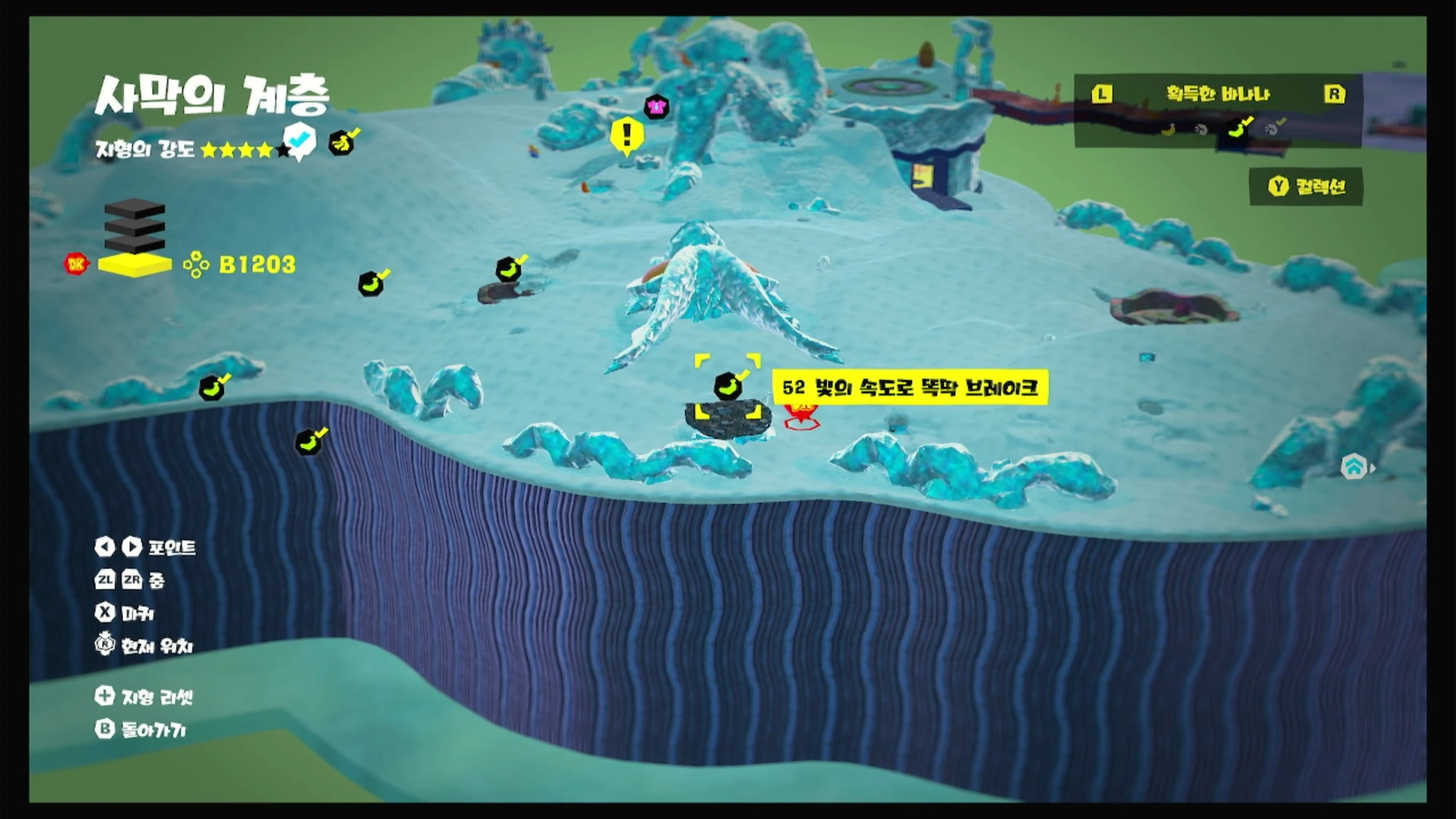Switch to the uncollected banana filter icon
This screenshot has width=1456, height=819.
(1168, 130)
